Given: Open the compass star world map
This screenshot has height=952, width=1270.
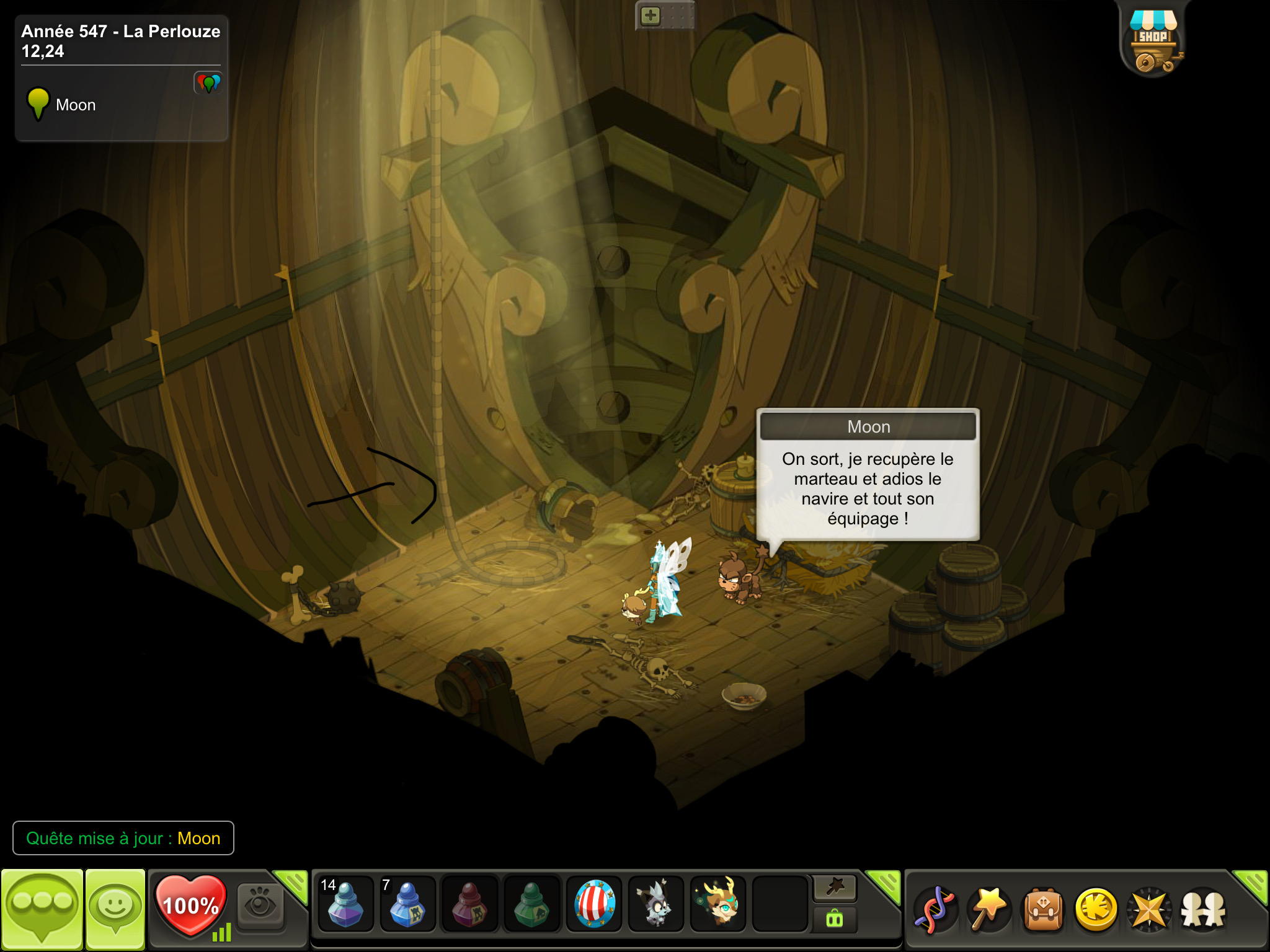Looking at the screenshot, I should pos(1149,909).
